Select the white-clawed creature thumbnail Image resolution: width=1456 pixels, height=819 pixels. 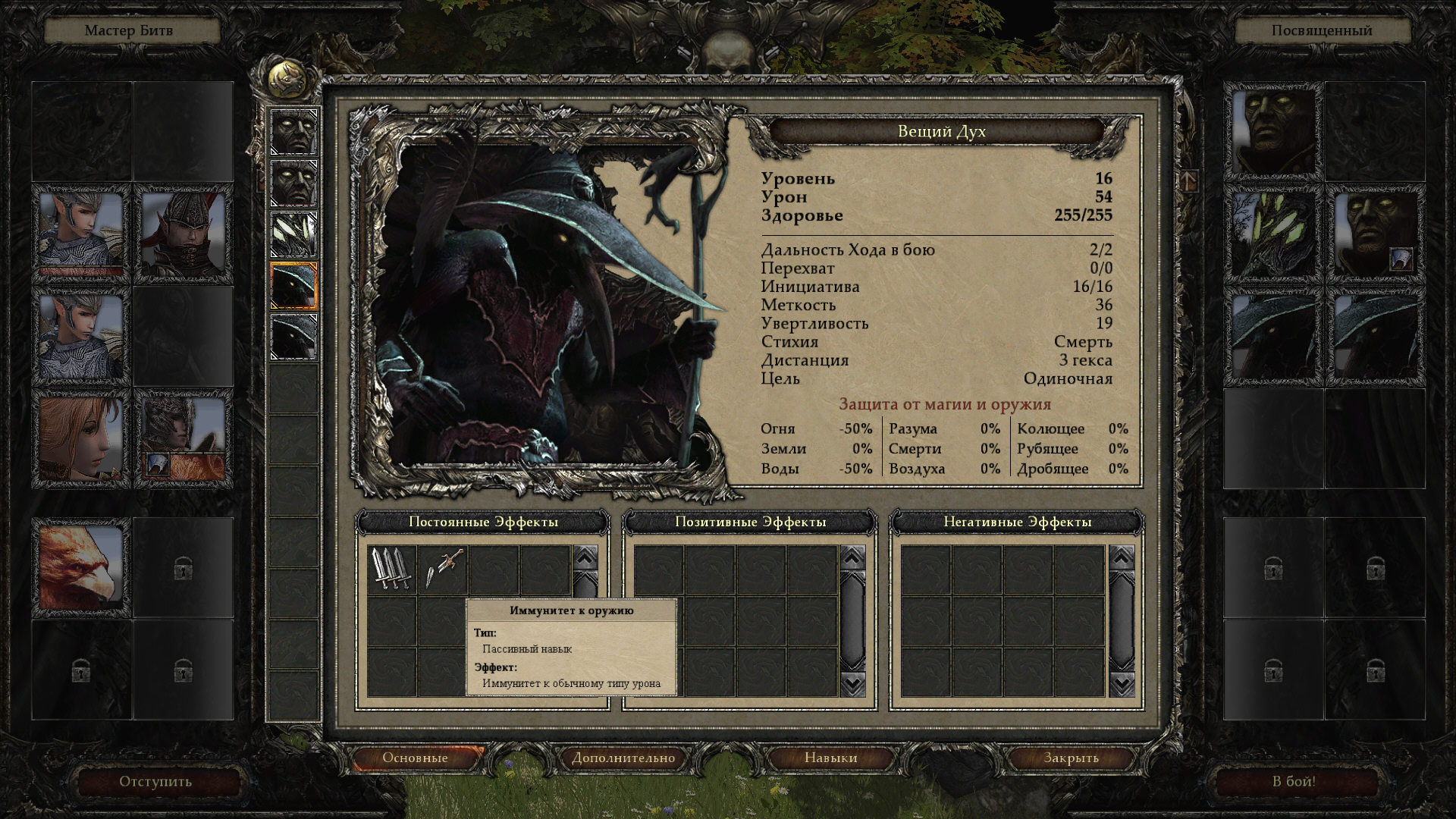pyautogui.click(x=293, y=234)
